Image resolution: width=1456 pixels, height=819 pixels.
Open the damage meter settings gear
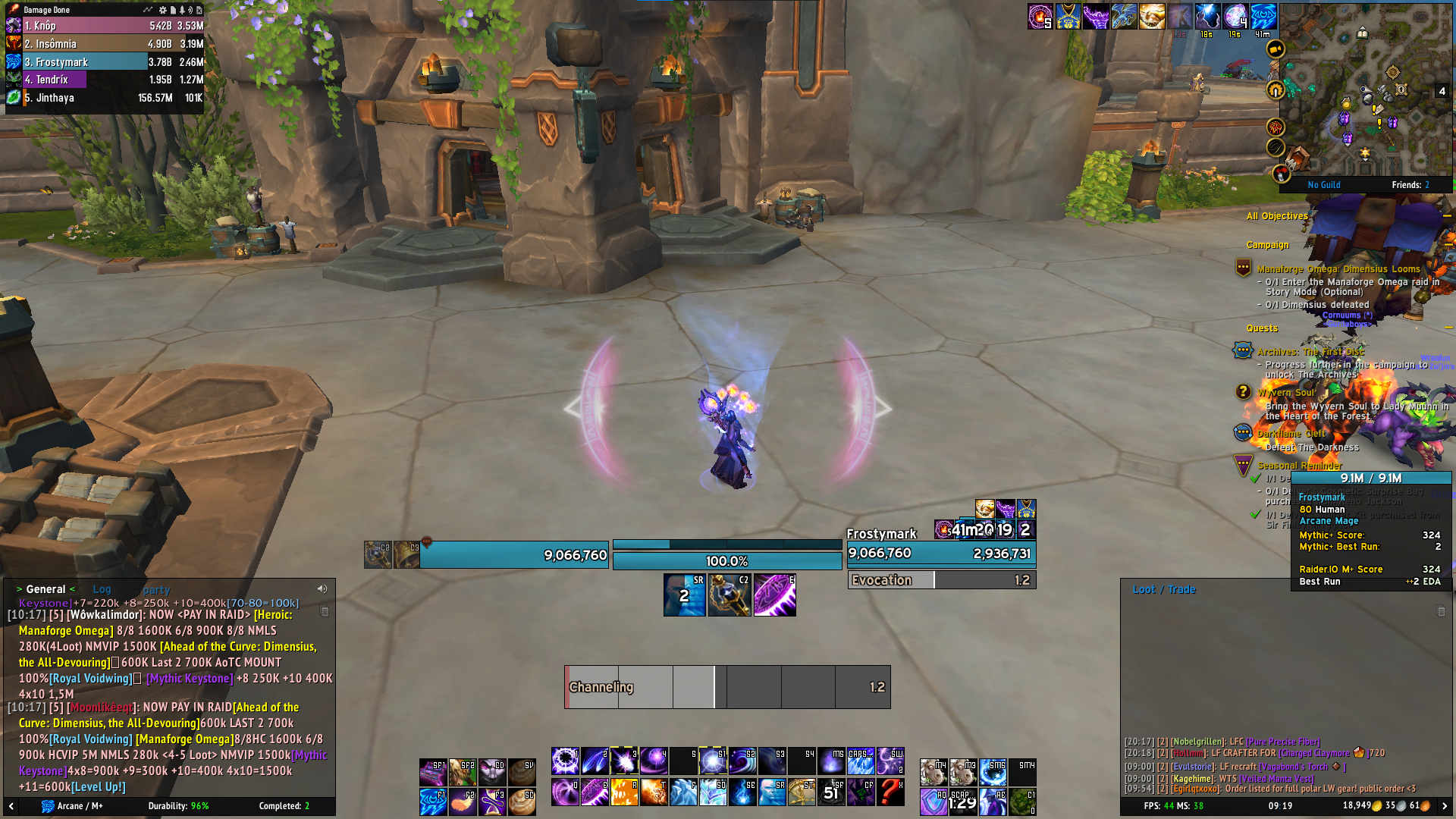pos(162,10)
